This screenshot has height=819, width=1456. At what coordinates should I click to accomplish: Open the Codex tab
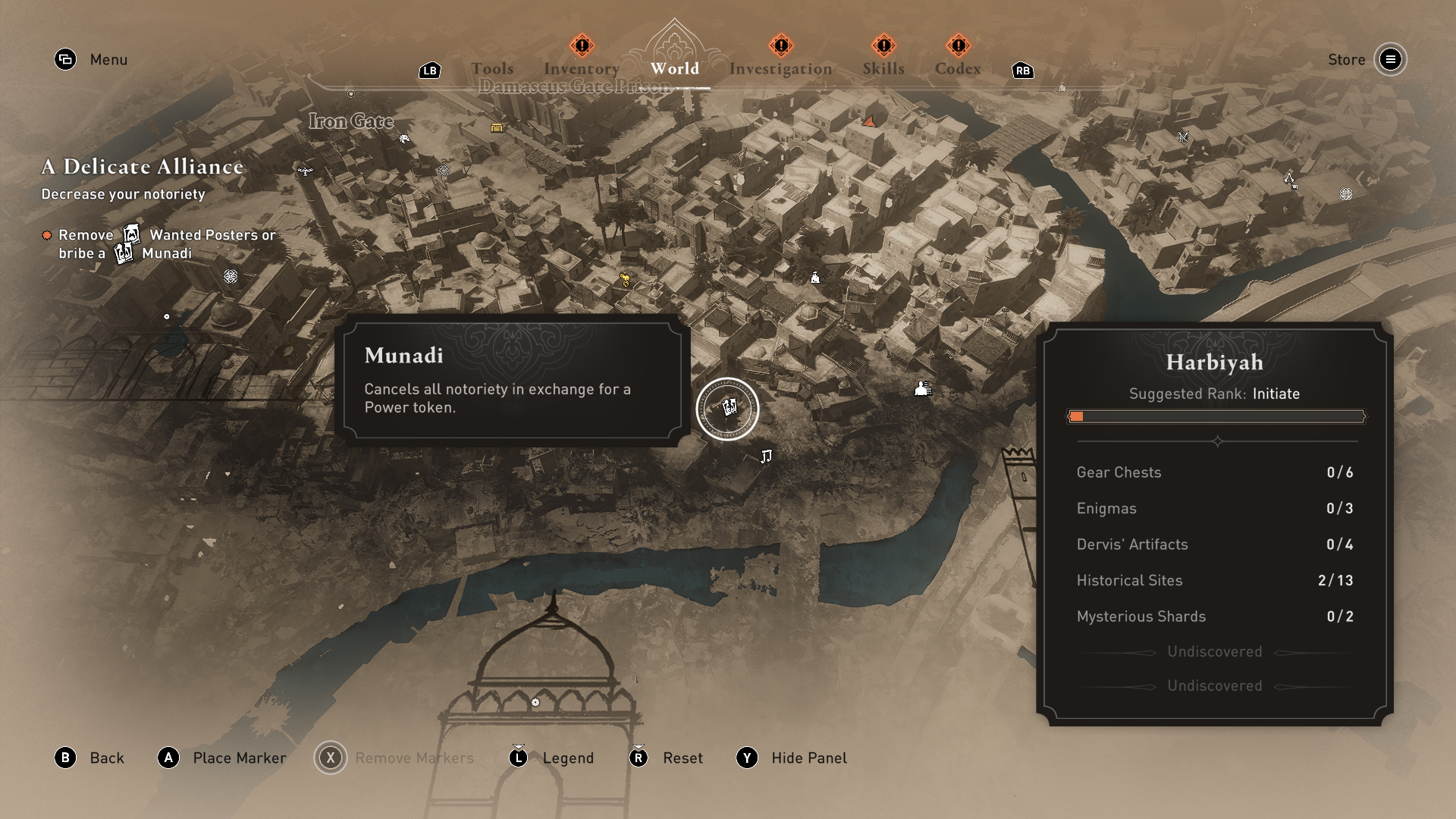point(958,69)
